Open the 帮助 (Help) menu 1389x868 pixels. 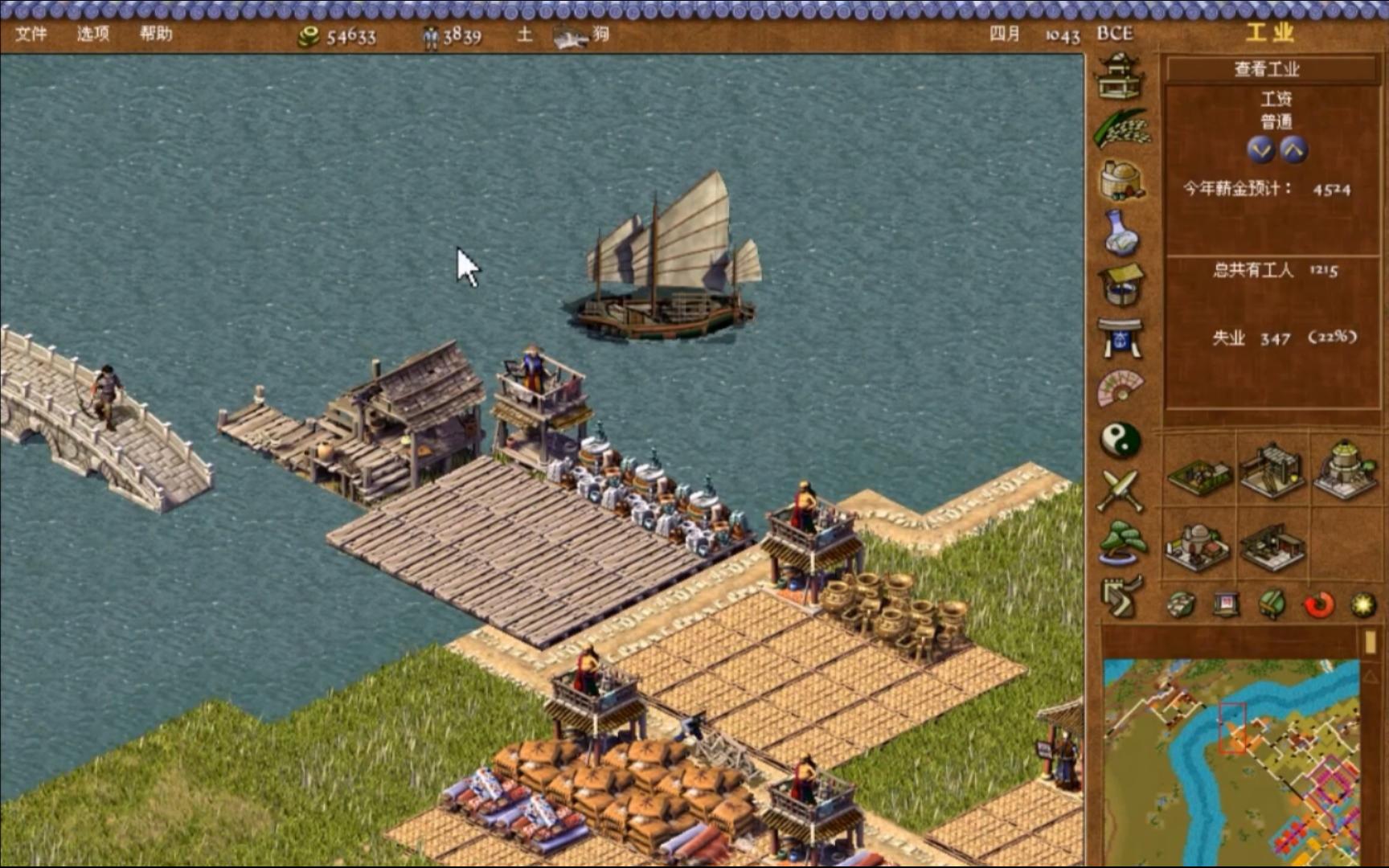pyautogui.click(x=156, y=34)
